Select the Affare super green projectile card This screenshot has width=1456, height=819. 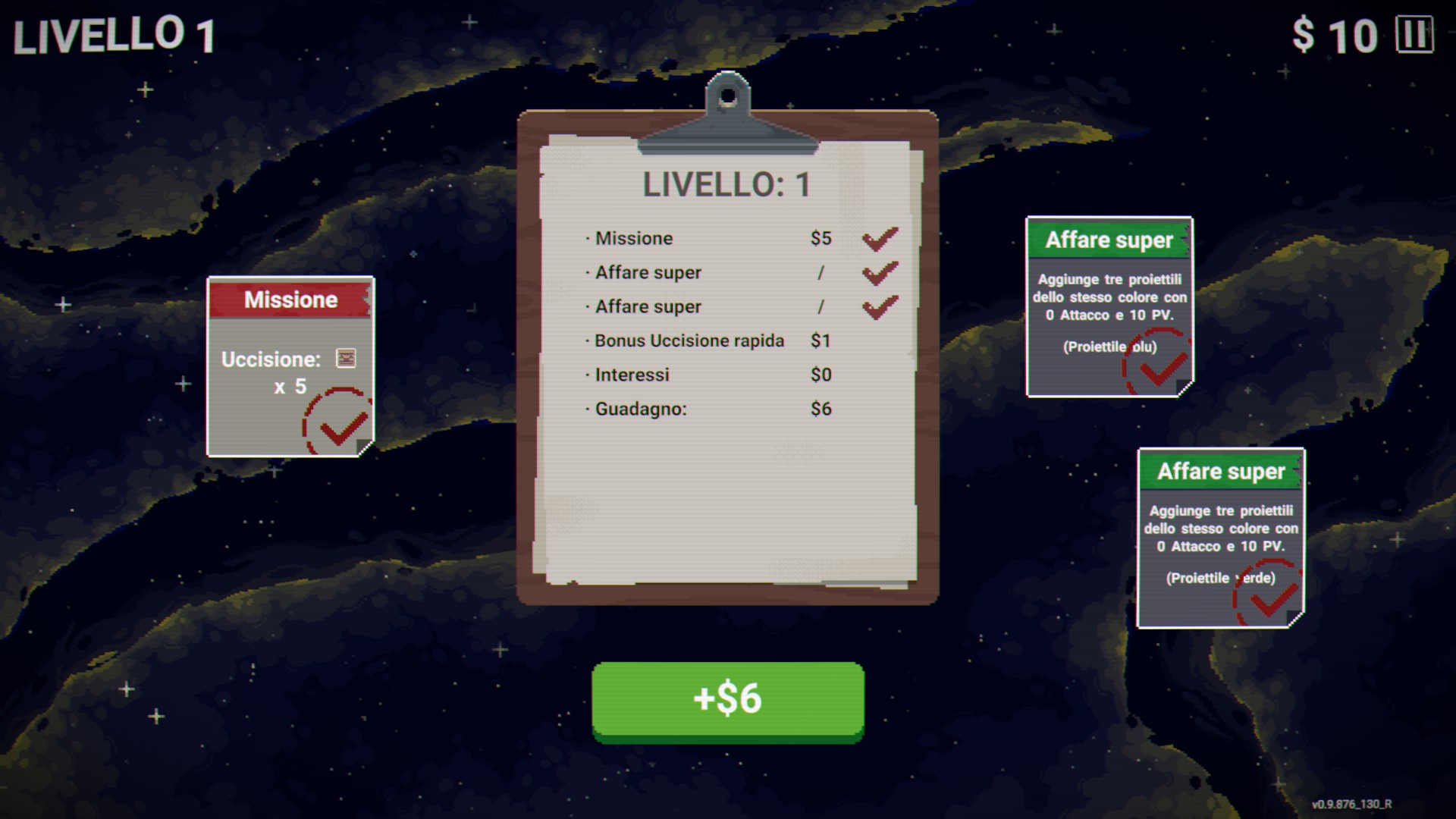[1220, 538]
